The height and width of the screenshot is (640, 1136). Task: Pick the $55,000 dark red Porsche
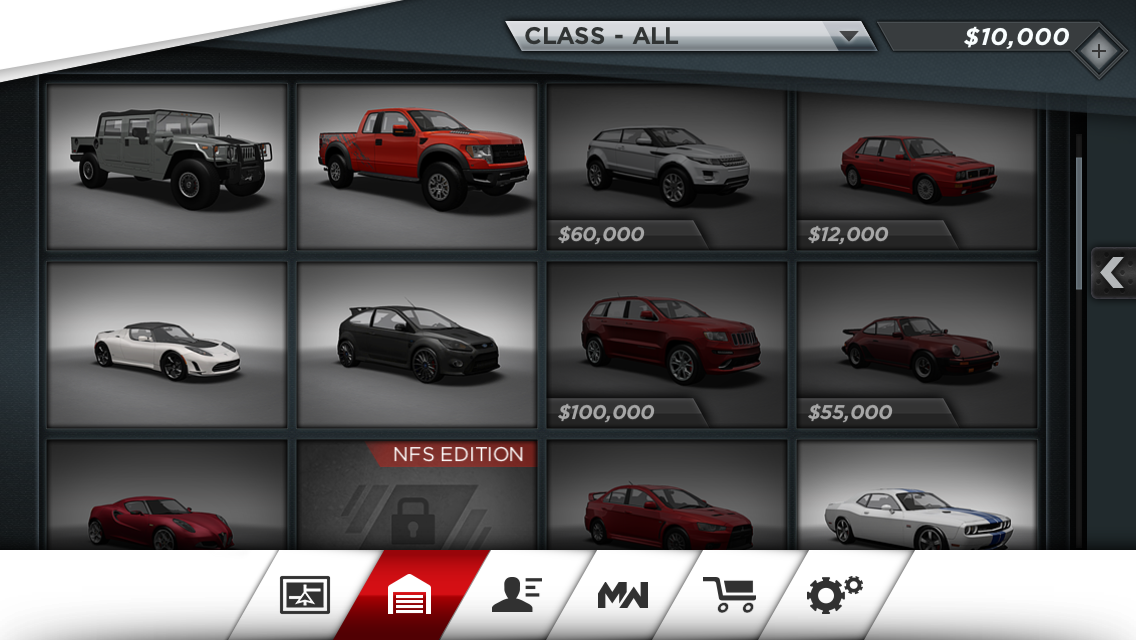[x=917, y=344]
